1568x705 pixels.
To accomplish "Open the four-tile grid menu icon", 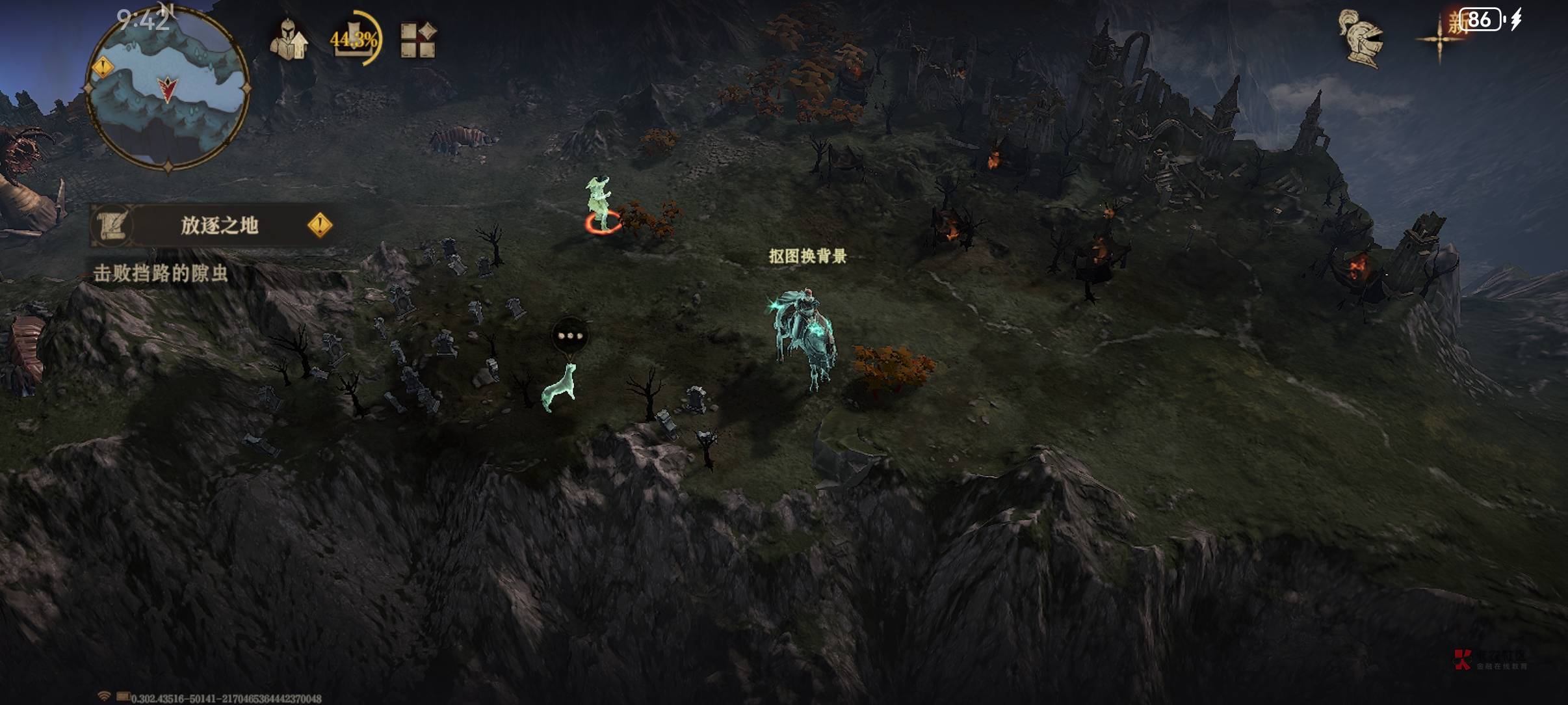I will [x=417, y=40].
